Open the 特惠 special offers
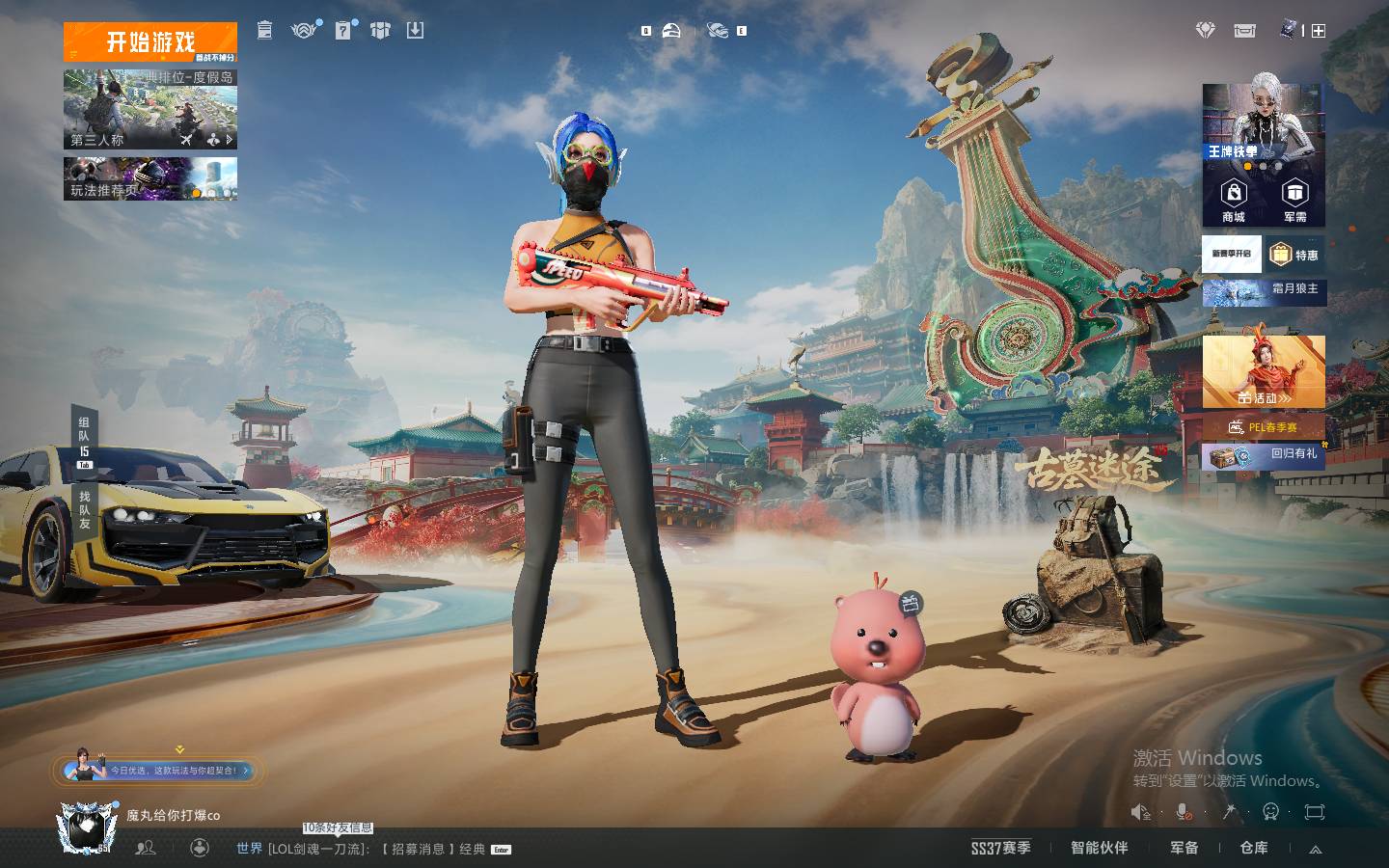The width and height of the screenshot is (1389, 868). tap(1294, 255)
